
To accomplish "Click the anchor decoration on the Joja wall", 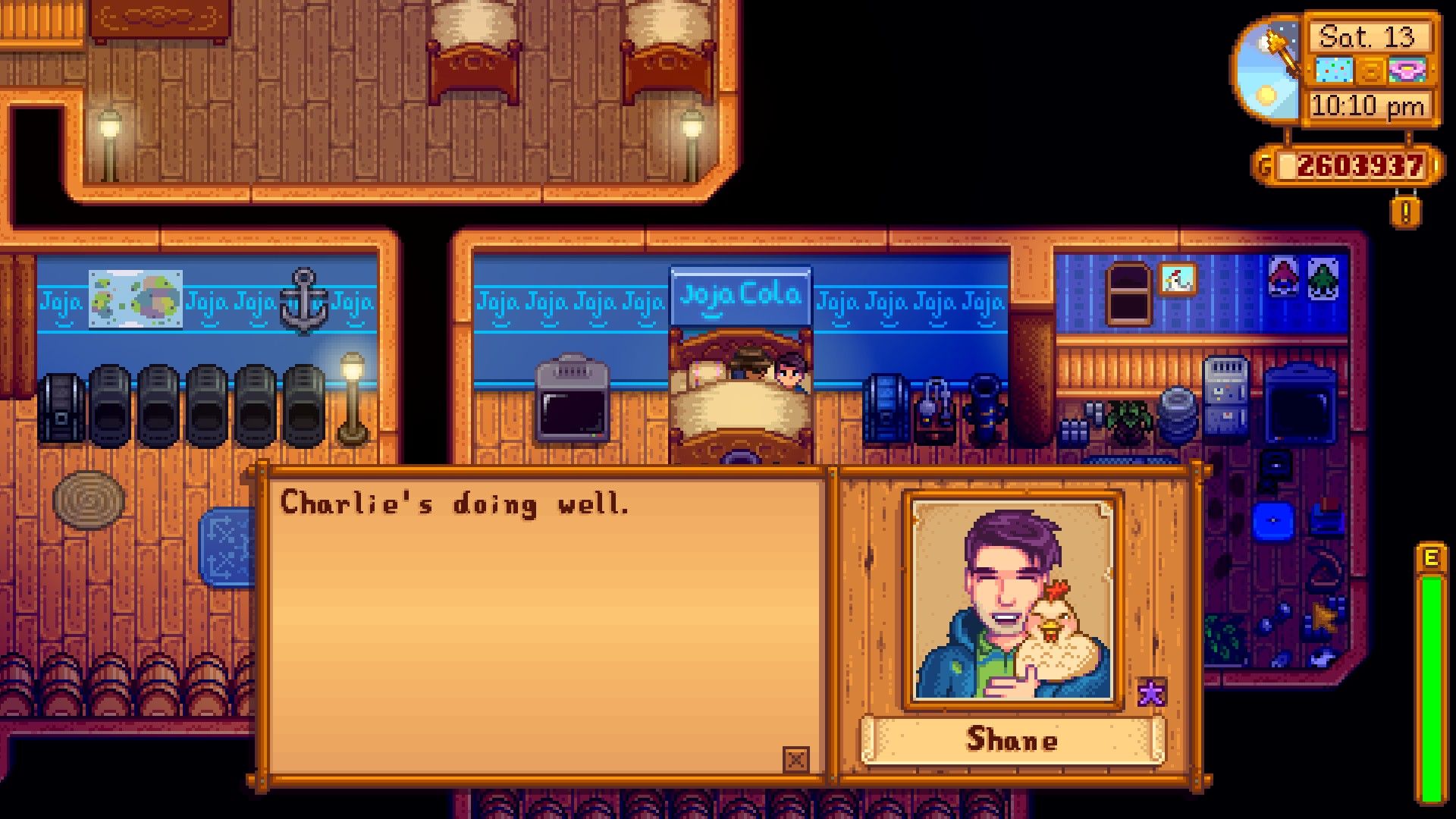I will tap(306, 298).
